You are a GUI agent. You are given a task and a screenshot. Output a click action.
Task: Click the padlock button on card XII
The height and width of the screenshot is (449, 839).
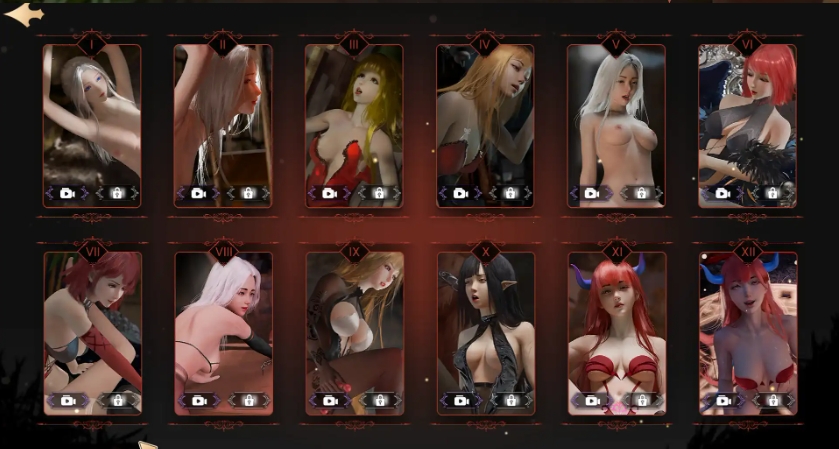[x=772, y=400]
